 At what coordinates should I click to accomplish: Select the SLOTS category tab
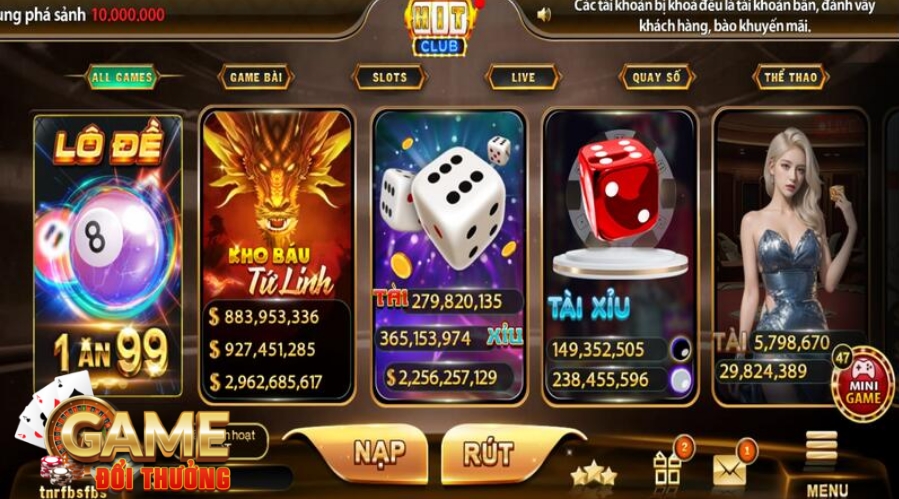[x=390, y=77]
